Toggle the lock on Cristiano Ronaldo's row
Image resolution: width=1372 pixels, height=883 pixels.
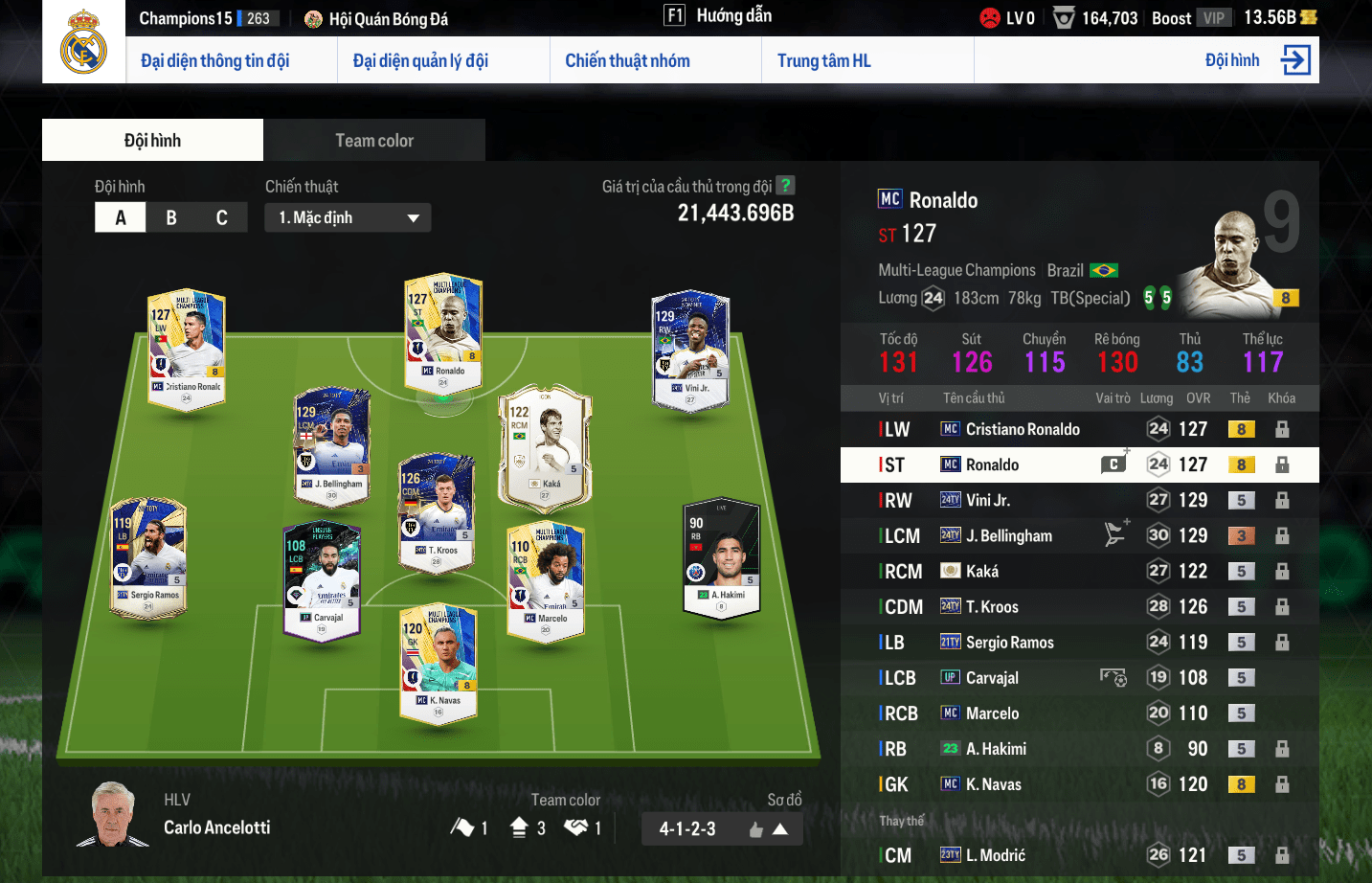(1282, 429)
